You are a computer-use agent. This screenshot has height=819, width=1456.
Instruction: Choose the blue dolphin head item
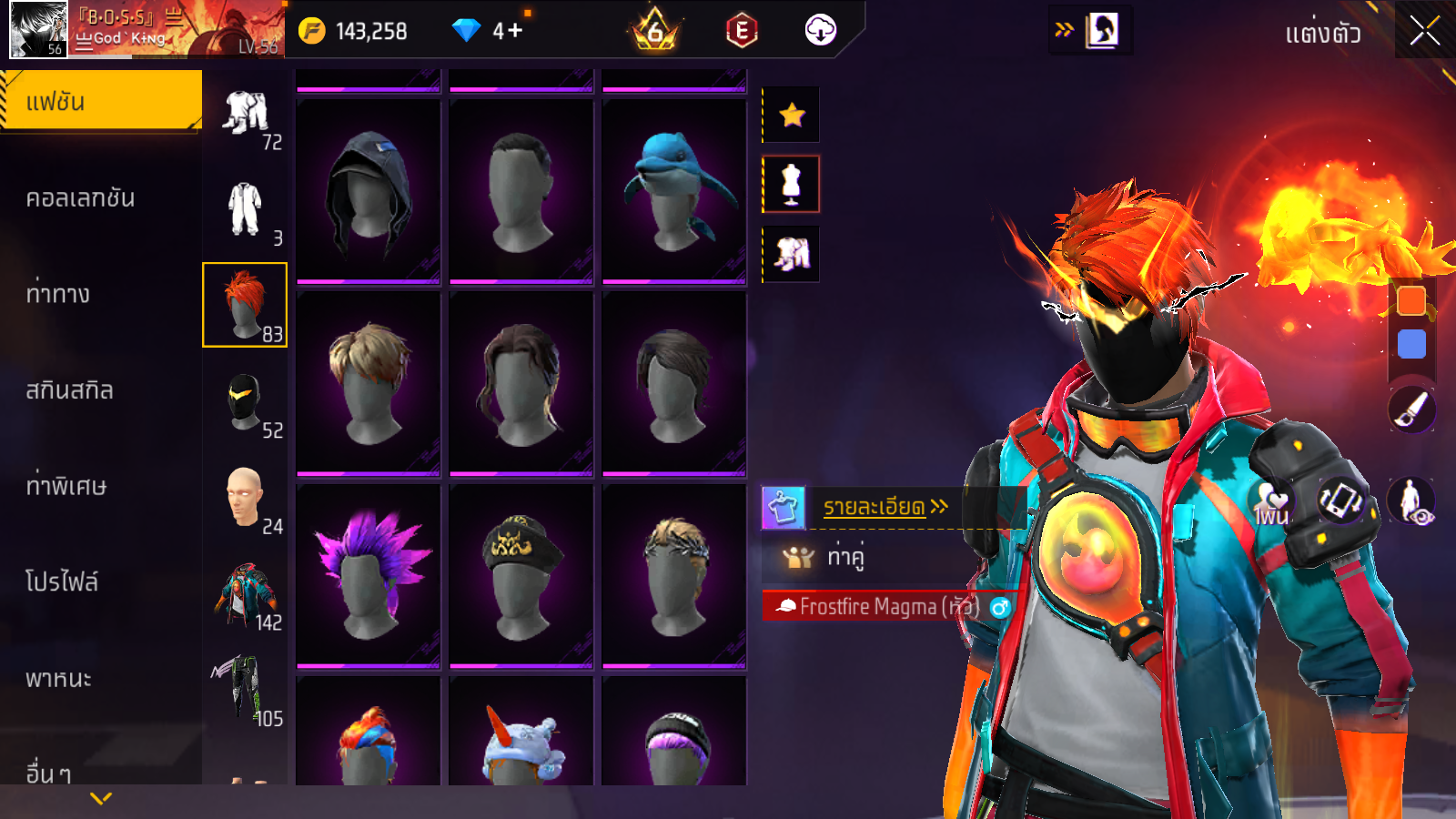point(674,190)
